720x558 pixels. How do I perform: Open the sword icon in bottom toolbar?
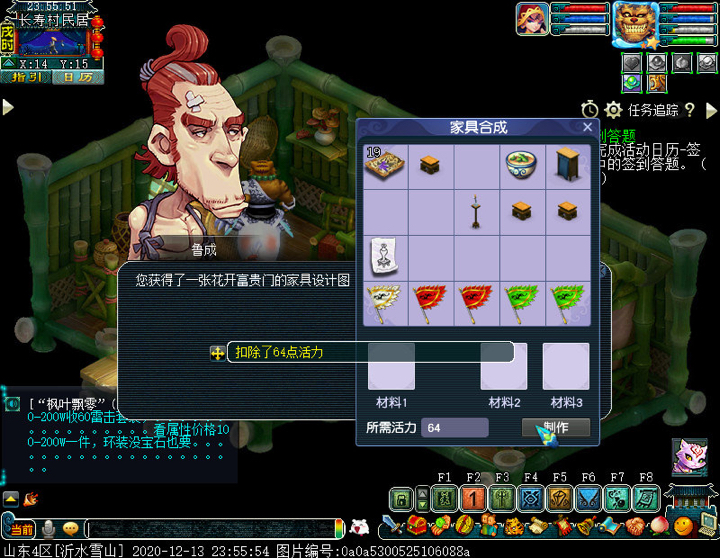(393, 526)
